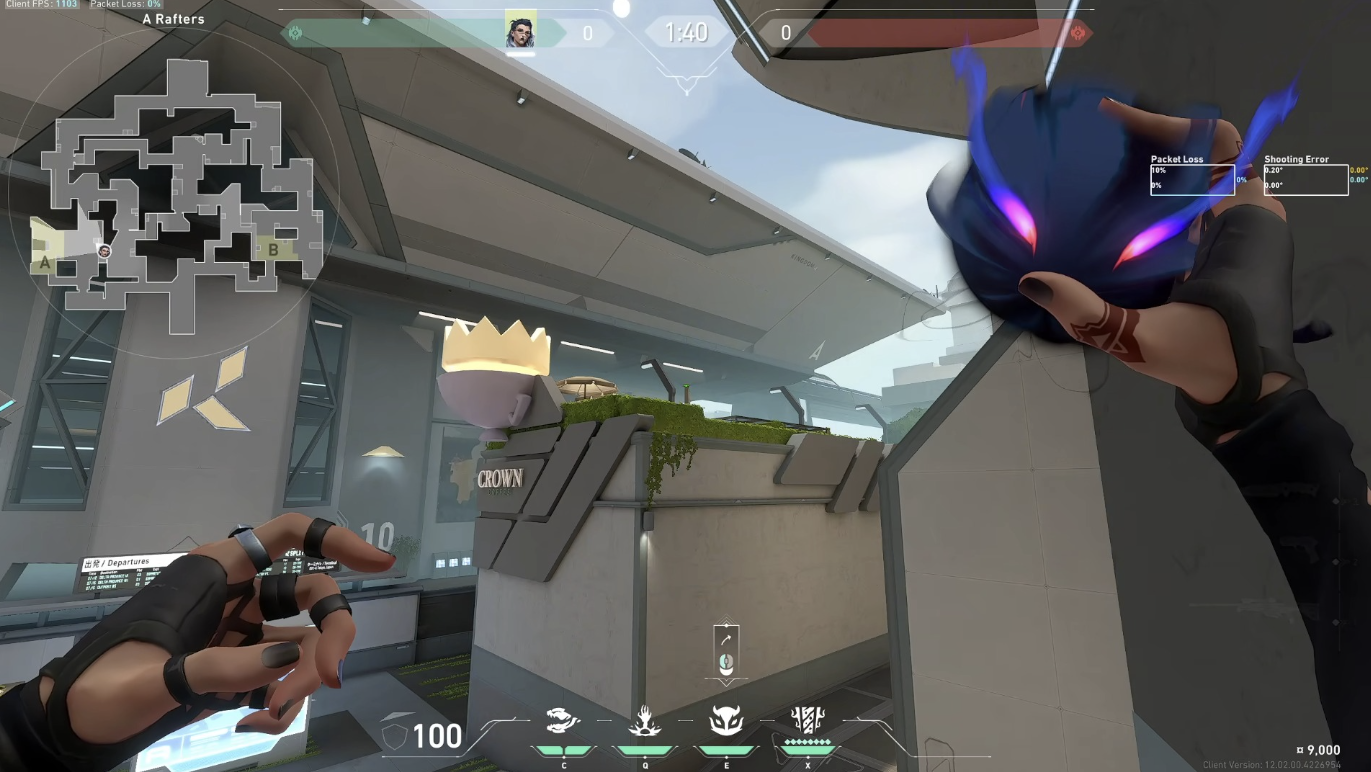Image resolution: width=1371 pixels, height=772 pixels.
Task: Click the 1:40 round timer
Action: 685,32
